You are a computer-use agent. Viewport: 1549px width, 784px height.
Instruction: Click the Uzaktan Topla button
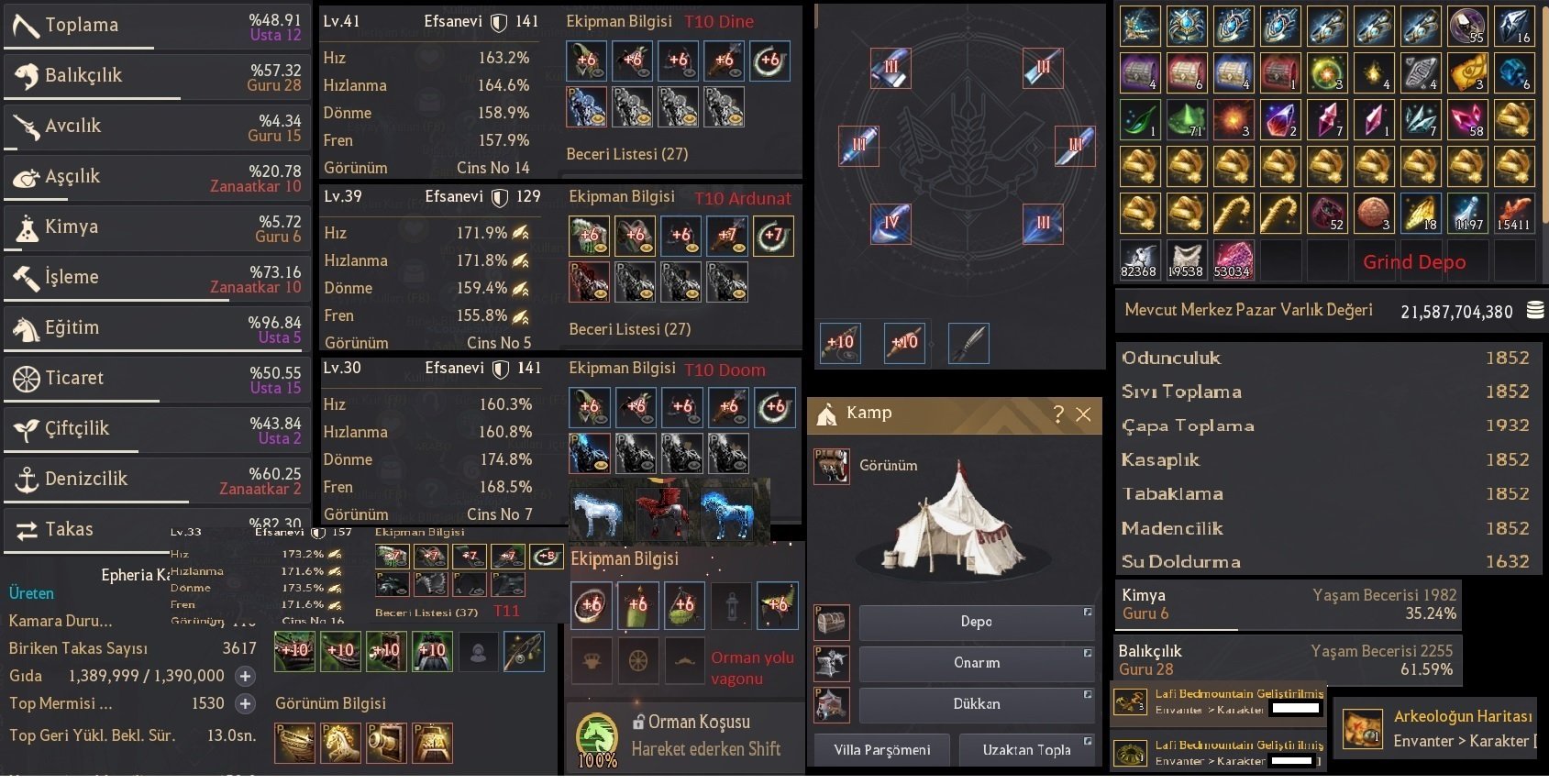click(x=1028, y=750)
